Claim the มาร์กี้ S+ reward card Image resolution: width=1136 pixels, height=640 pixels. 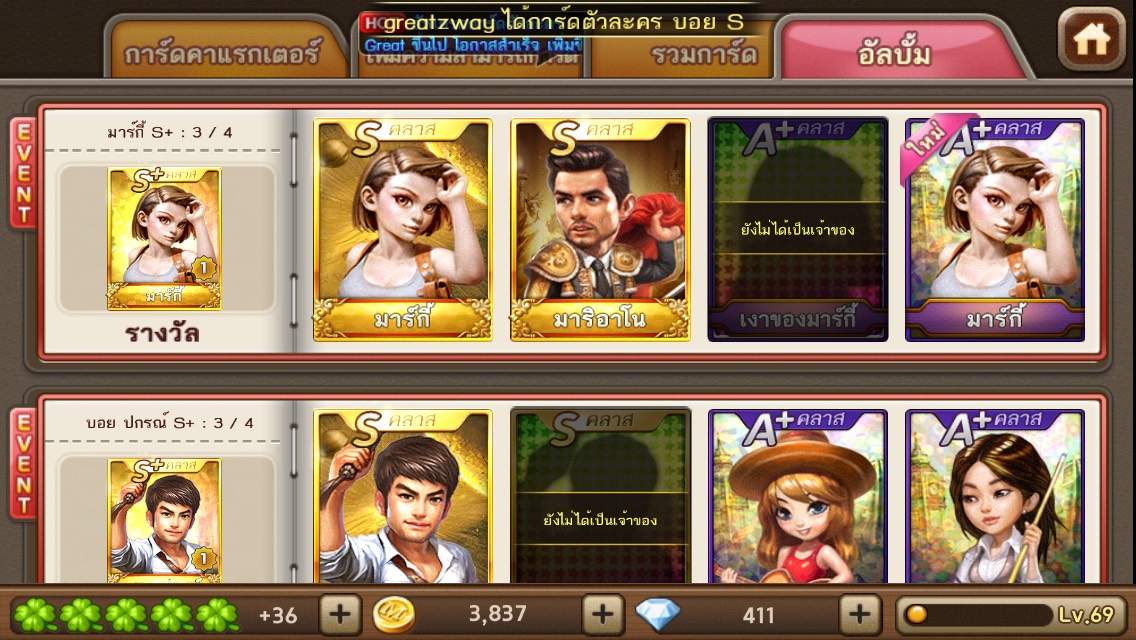click(x=164, y=239)
